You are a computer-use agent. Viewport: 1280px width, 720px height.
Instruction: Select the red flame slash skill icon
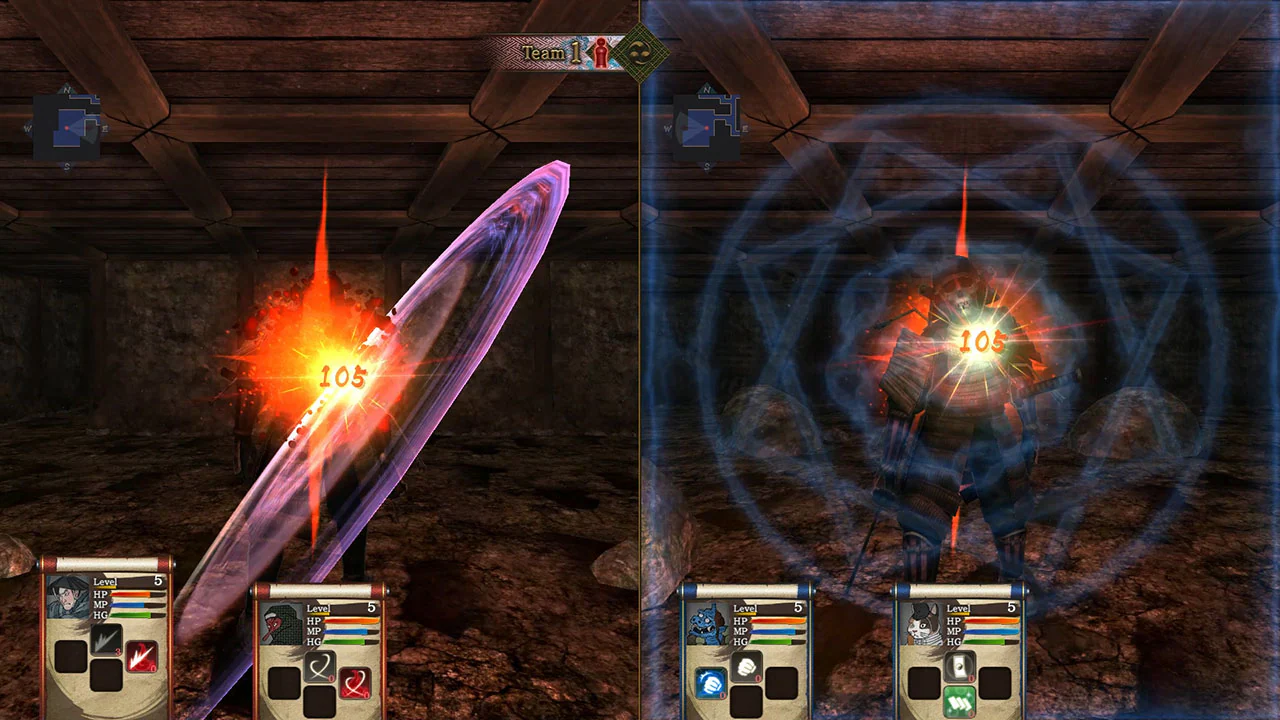tap(143, 657)
